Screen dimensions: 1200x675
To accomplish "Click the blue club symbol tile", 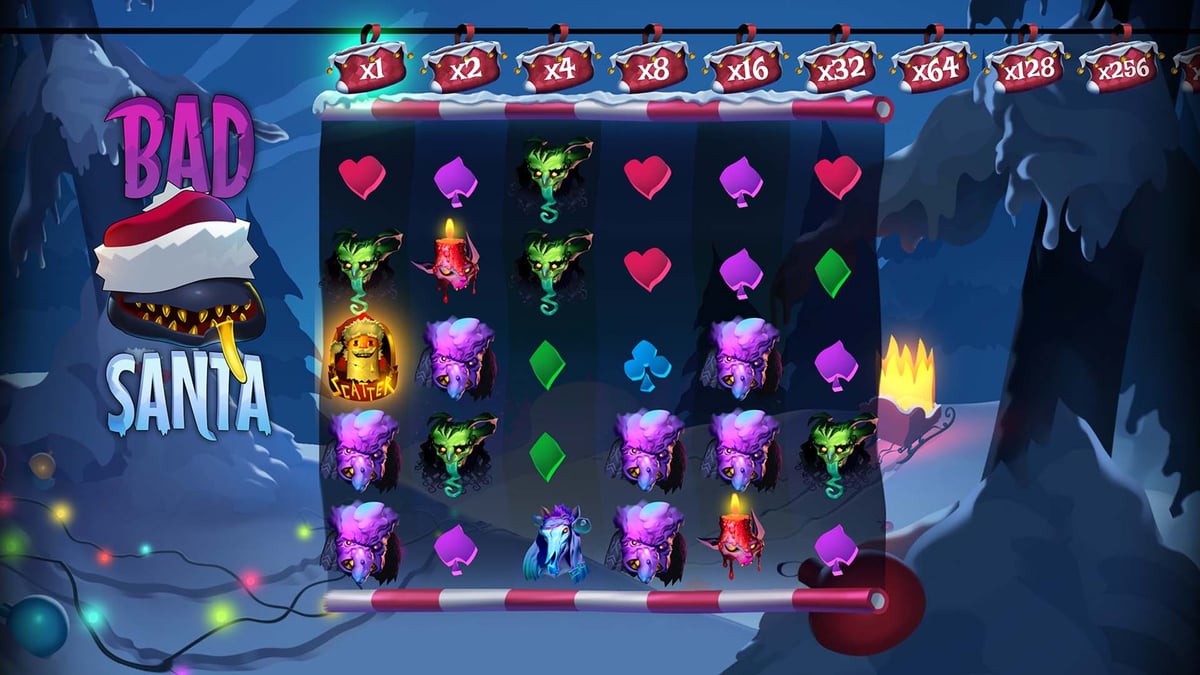I will coord(647,367).
